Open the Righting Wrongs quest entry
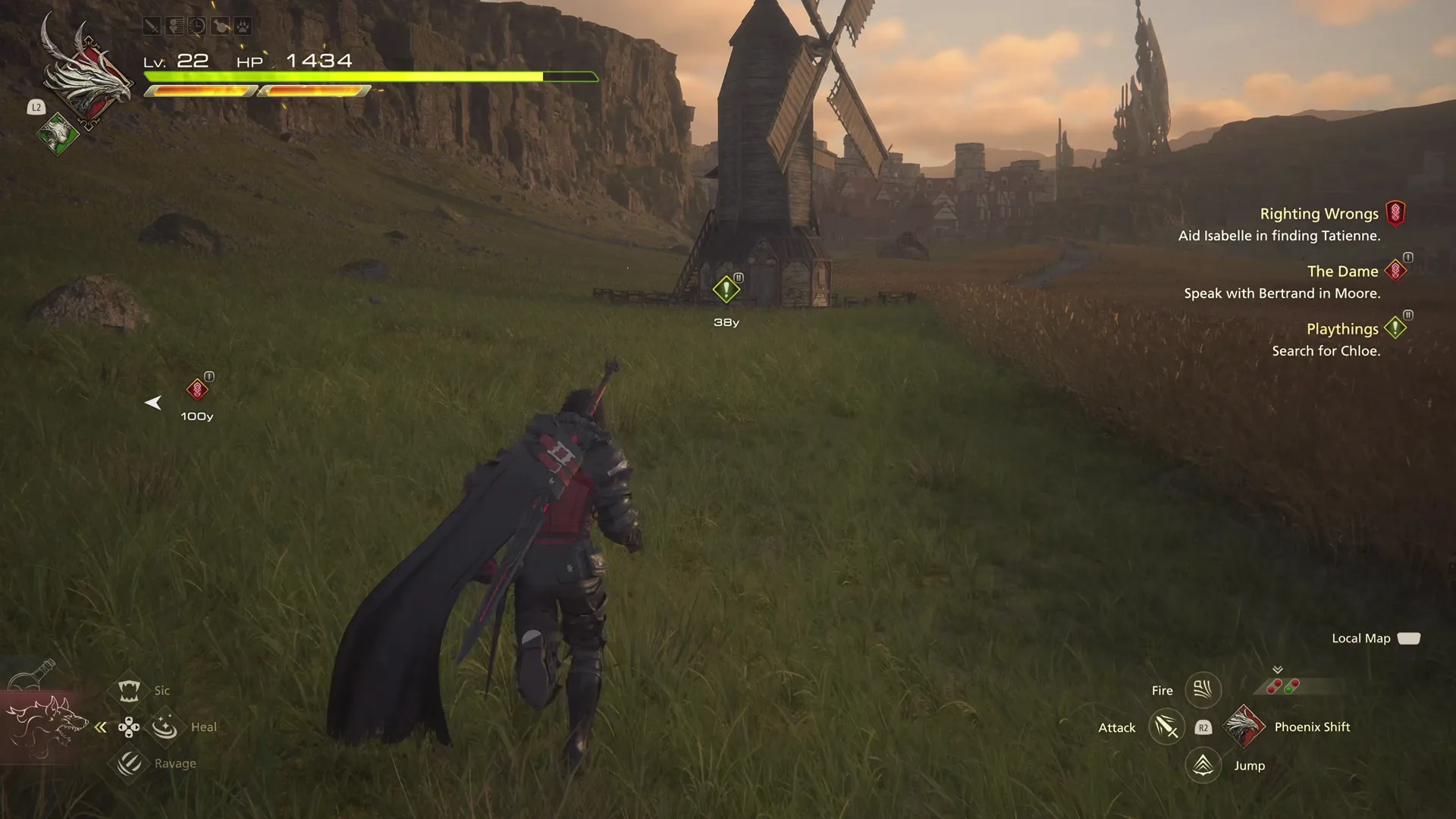The height and width of the screenshot is (819, 1456). [x=1319, y=213]
